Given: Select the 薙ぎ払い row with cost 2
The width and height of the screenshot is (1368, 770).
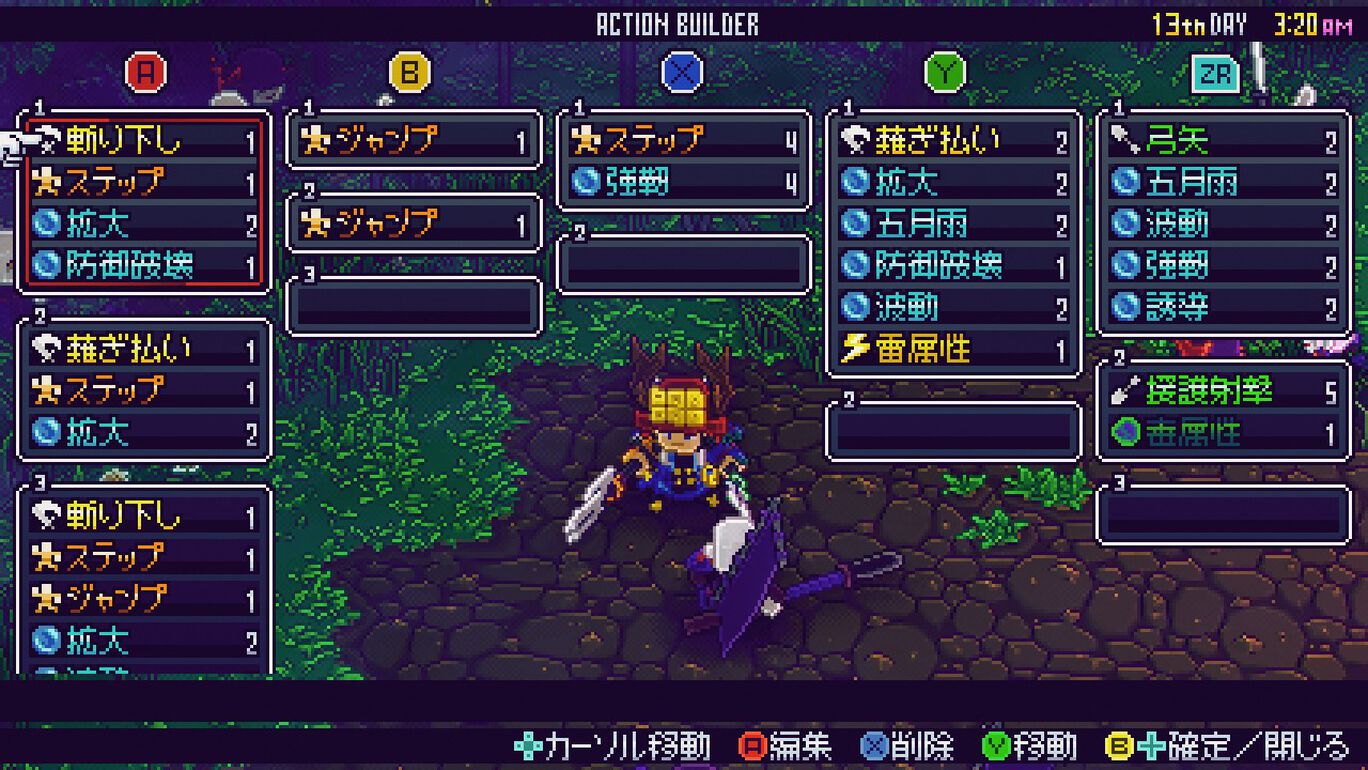Looking at the screenshot, I should point(954,141).
